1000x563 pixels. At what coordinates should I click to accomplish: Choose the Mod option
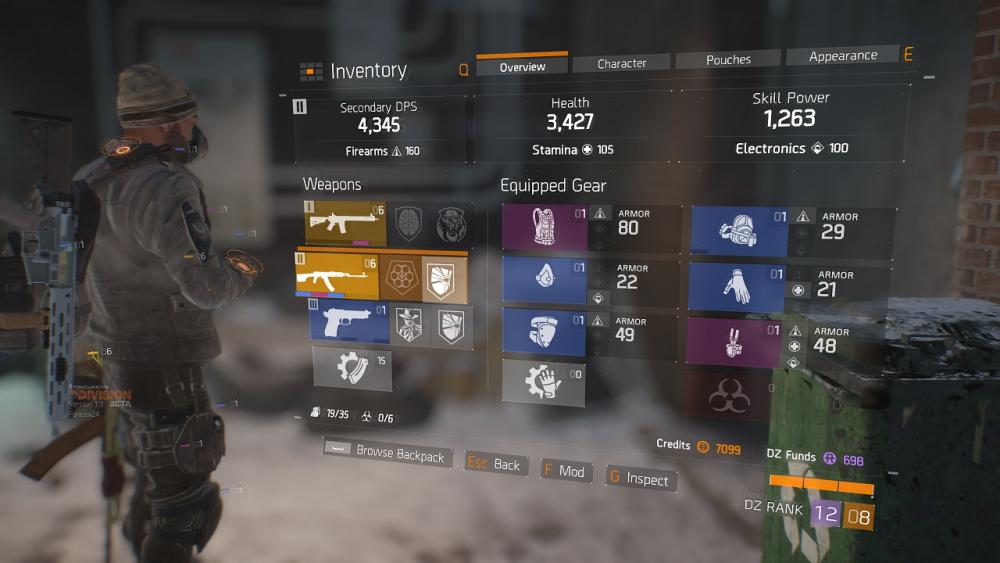point(565,471)
